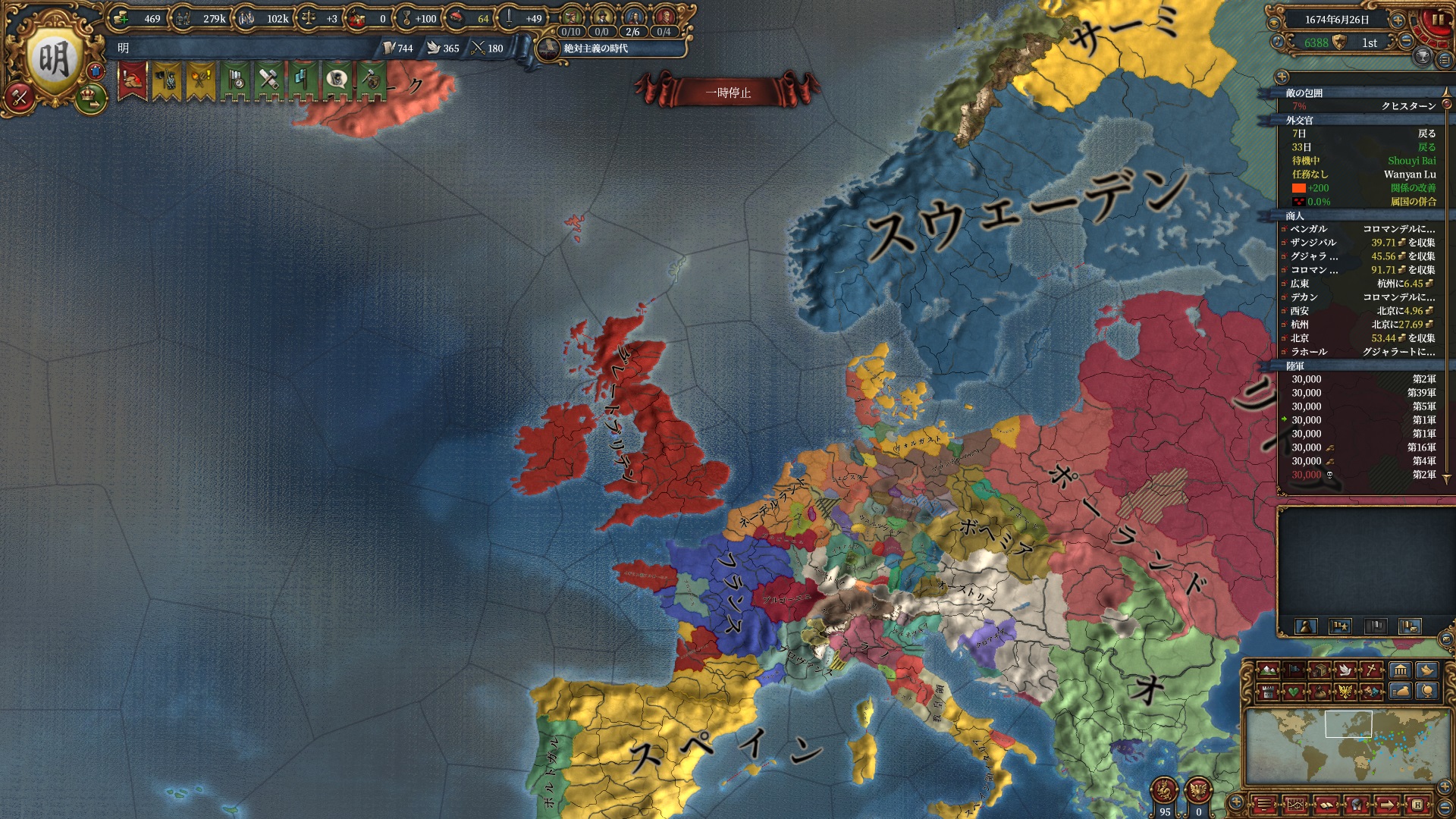Image resolution: width=1456 pixels, height=819 pixels.
Task: Open the crown and arrow button beside shield
Action: click(90, 98)
